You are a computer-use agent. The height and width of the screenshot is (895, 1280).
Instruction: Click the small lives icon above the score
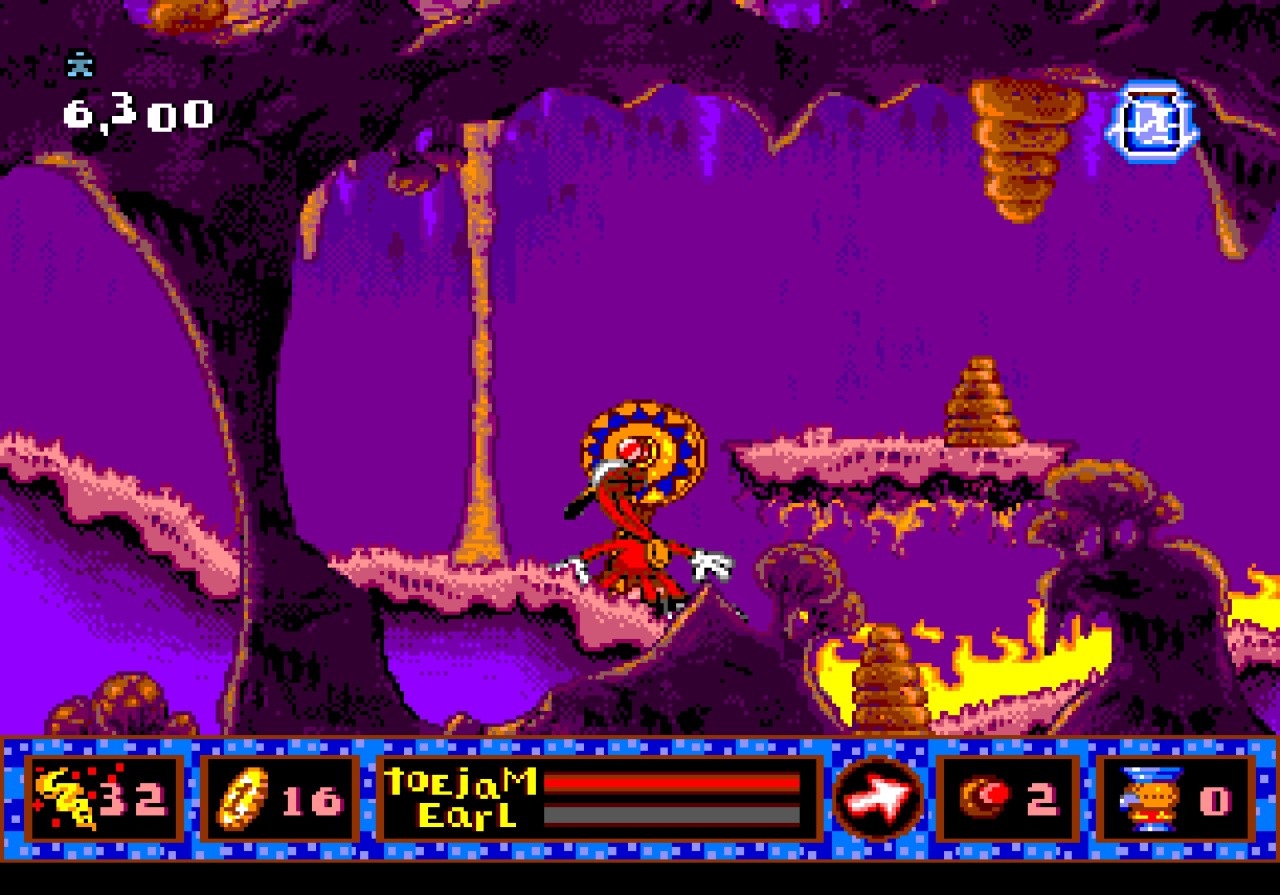[79, 65]
